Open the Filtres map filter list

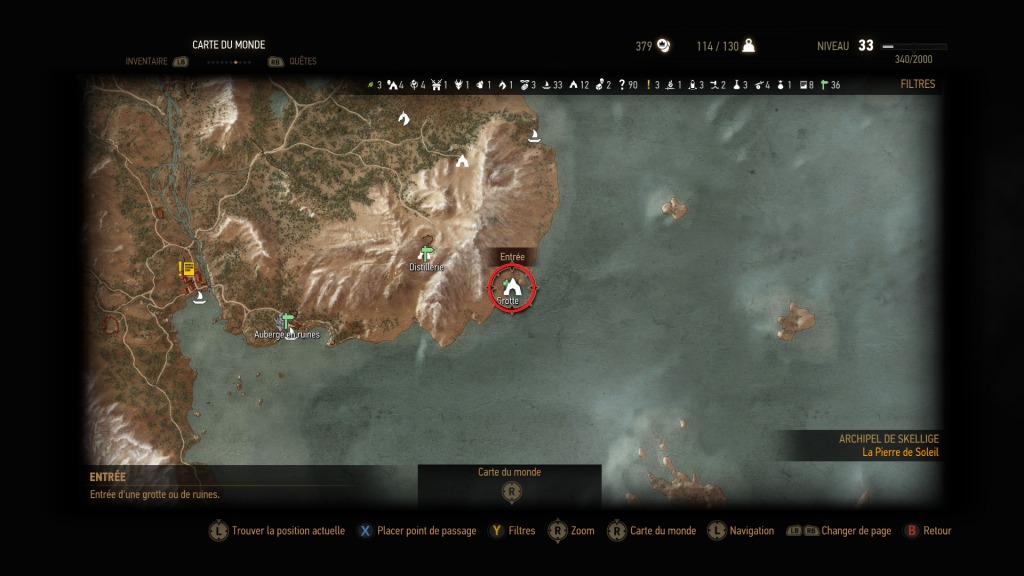point(917,85)
